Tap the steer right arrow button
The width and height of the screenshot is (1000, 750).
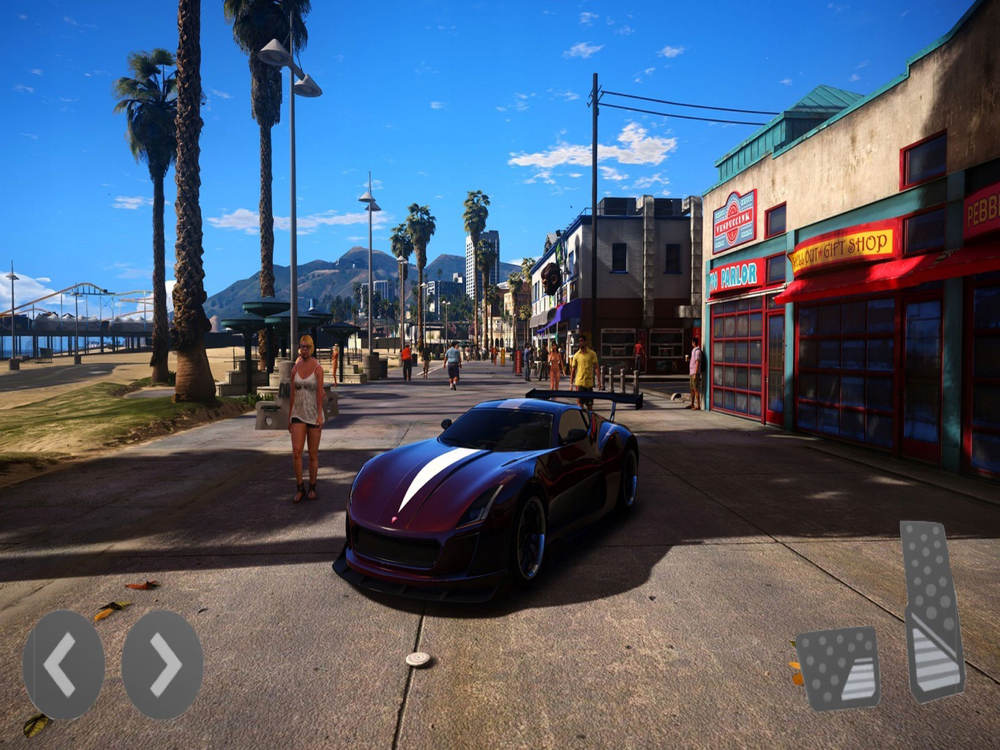162,665
